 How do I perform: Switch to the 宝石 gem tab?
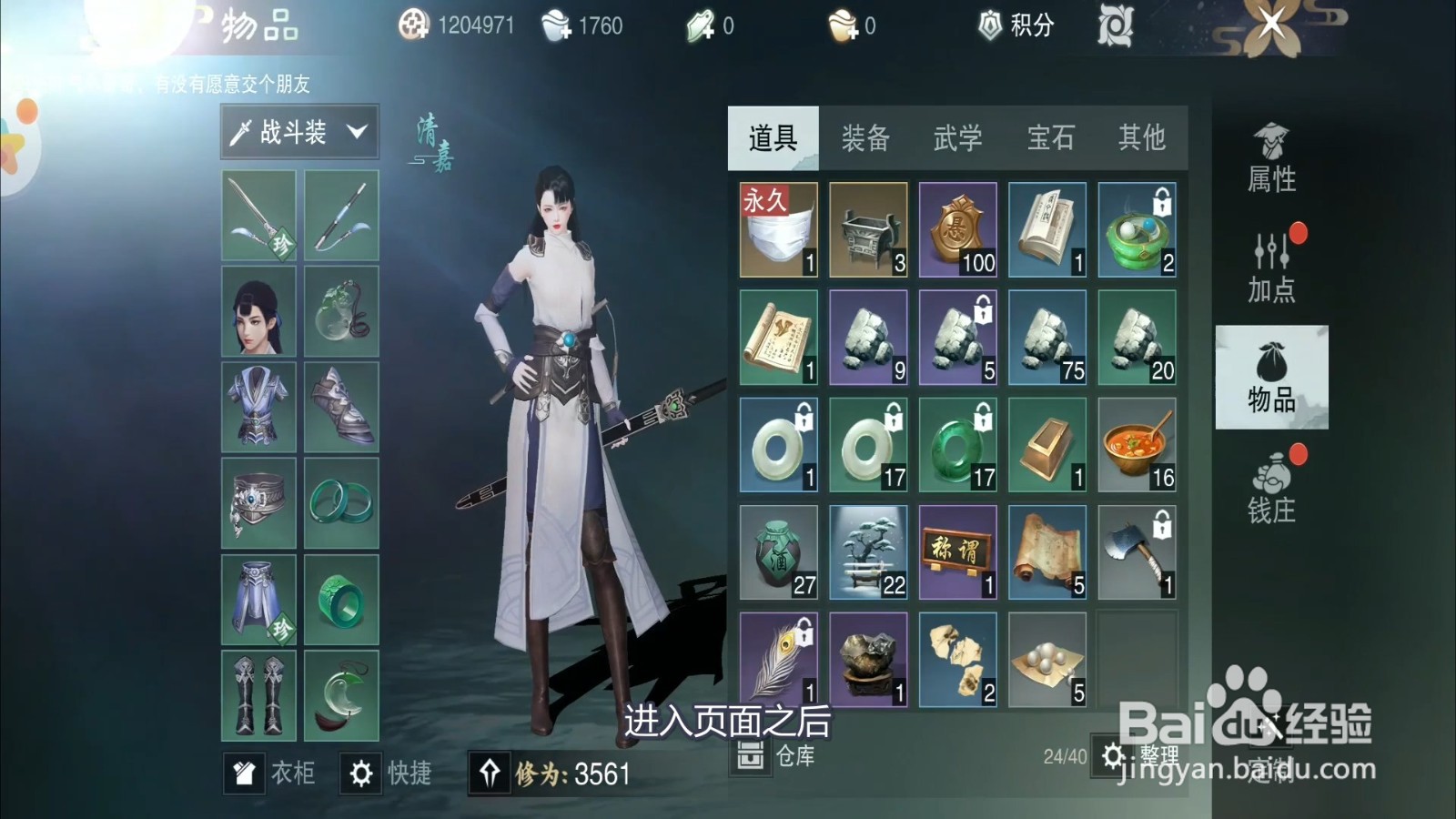coord(1048,138)
